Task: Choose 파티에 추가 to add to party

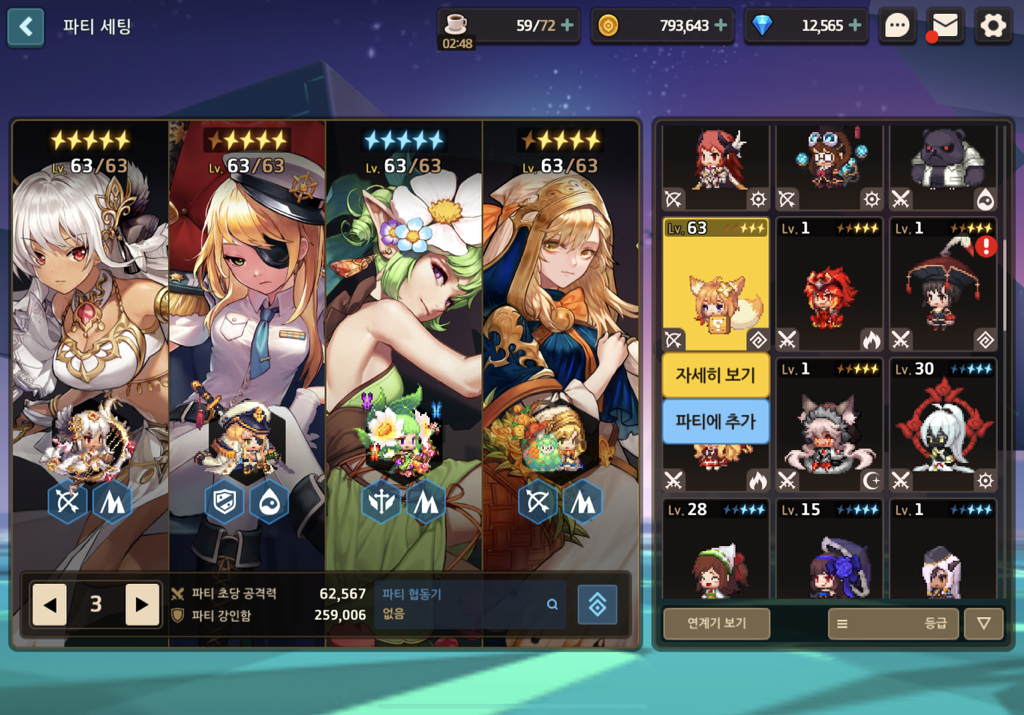Action: pyautogui.click(x=716, y=421)
